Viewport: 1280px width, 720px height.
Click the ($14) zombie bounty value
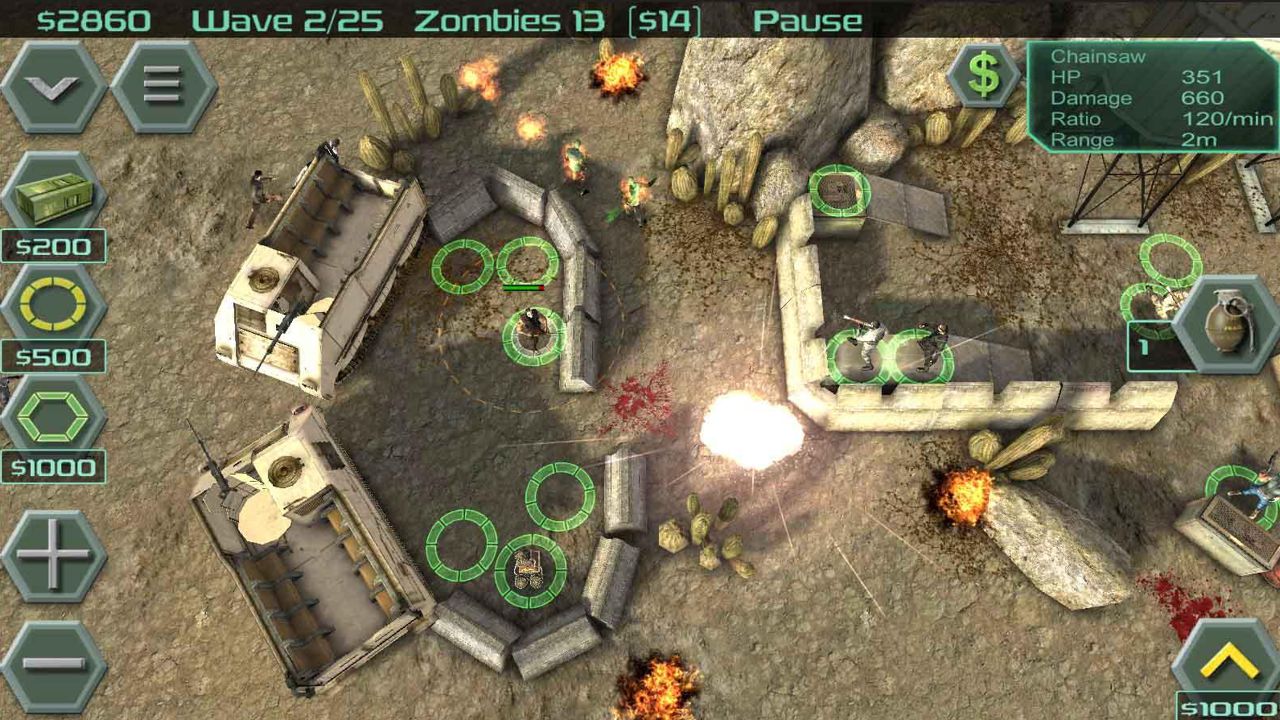click(x=663, y=18)
